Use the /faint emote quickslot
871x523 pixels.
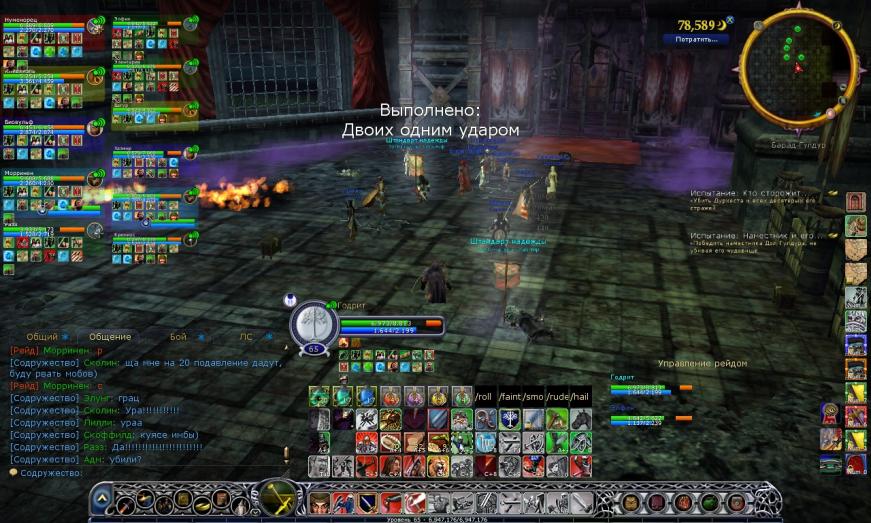[x=509, y=397]
